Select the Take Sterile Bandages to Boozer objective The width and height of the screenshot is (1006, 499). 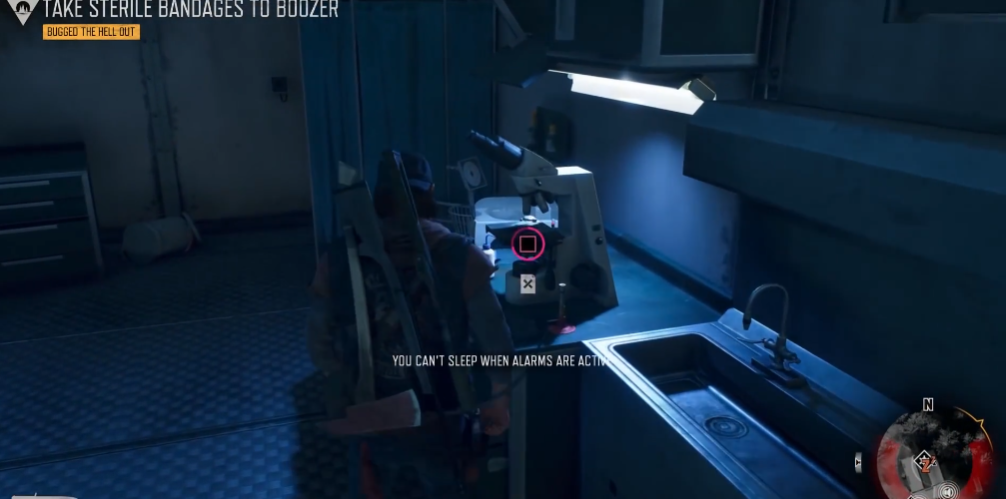tap(191, 10)
